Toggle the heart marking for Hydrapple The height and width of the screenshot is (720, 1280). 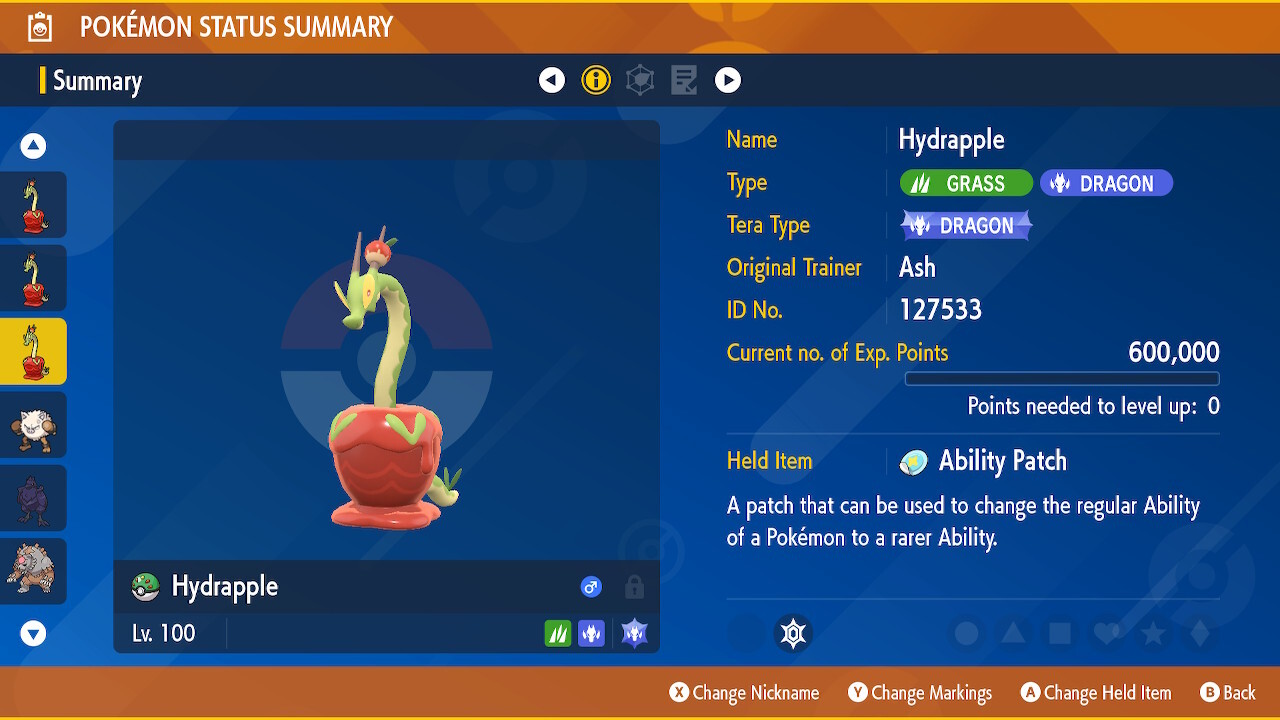point(1104,633)
